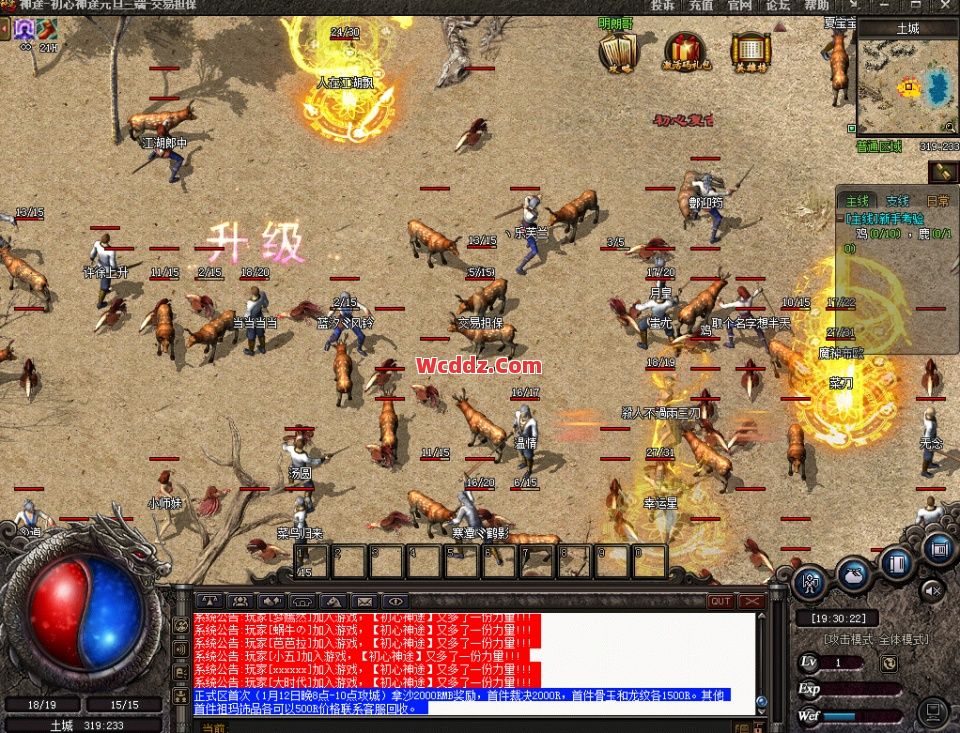Click the purple figure buff icon
The image size is (960, 733).
pyautogui.click(x=22, y=28)
